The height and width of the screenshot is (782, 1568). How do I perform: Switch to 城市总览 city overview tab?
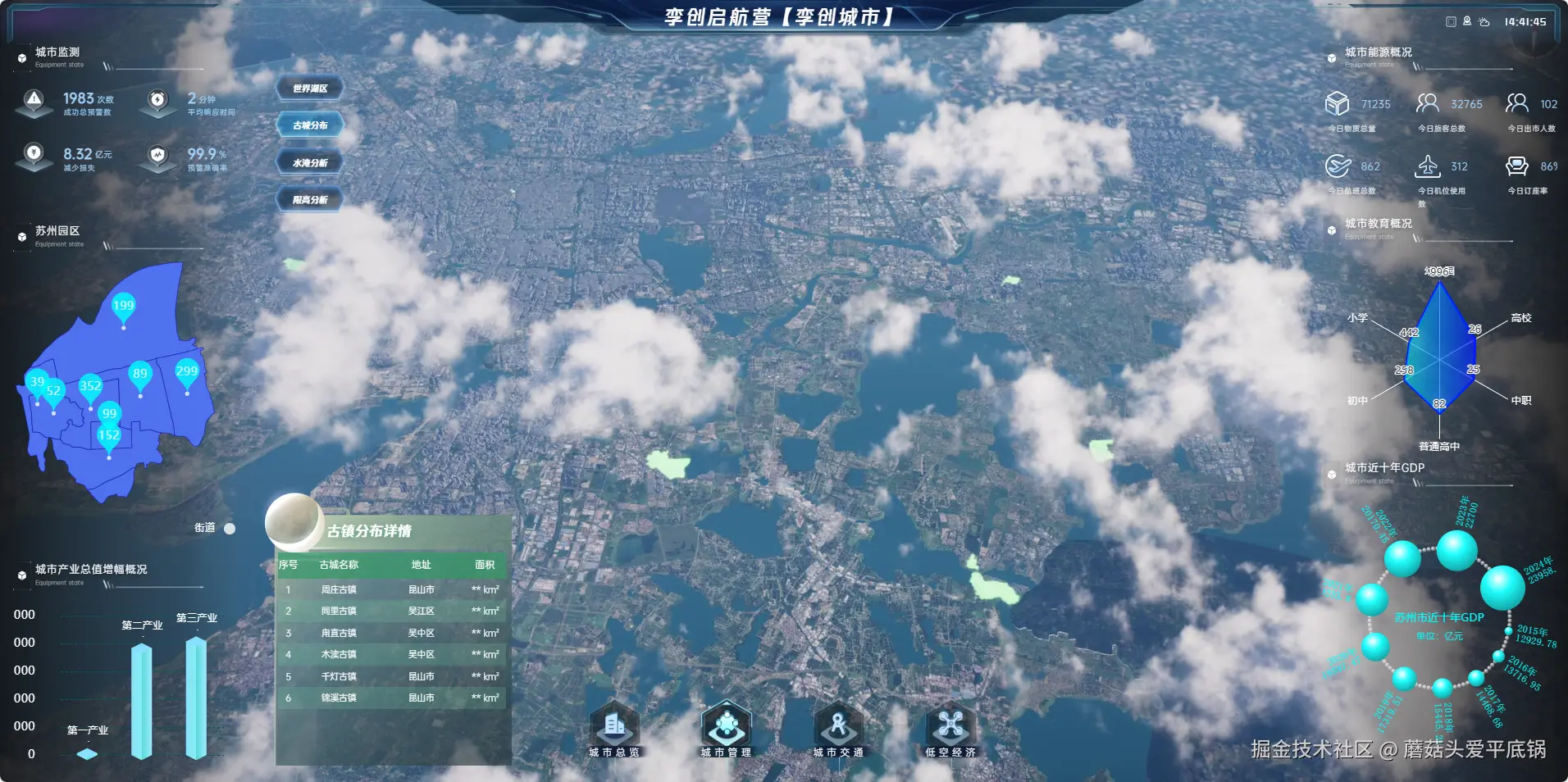click(x=614, y=729)
